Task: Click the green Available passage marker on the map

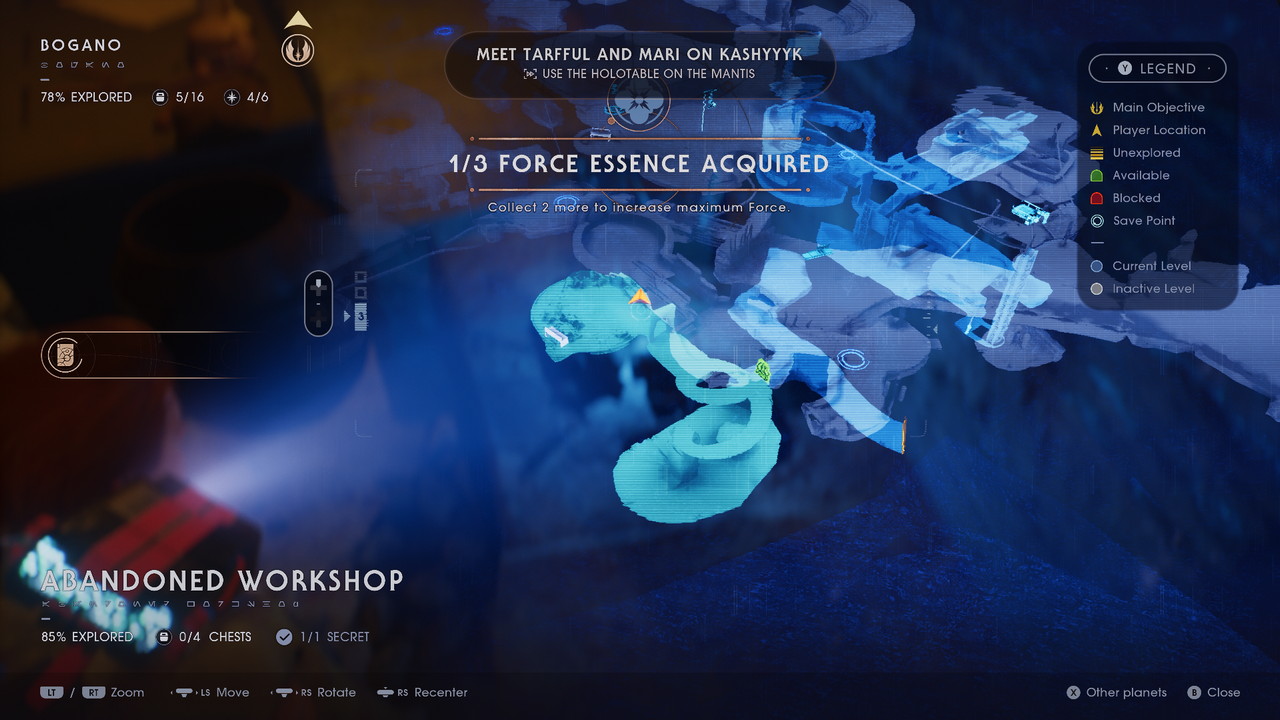Action: coord(762,371)
